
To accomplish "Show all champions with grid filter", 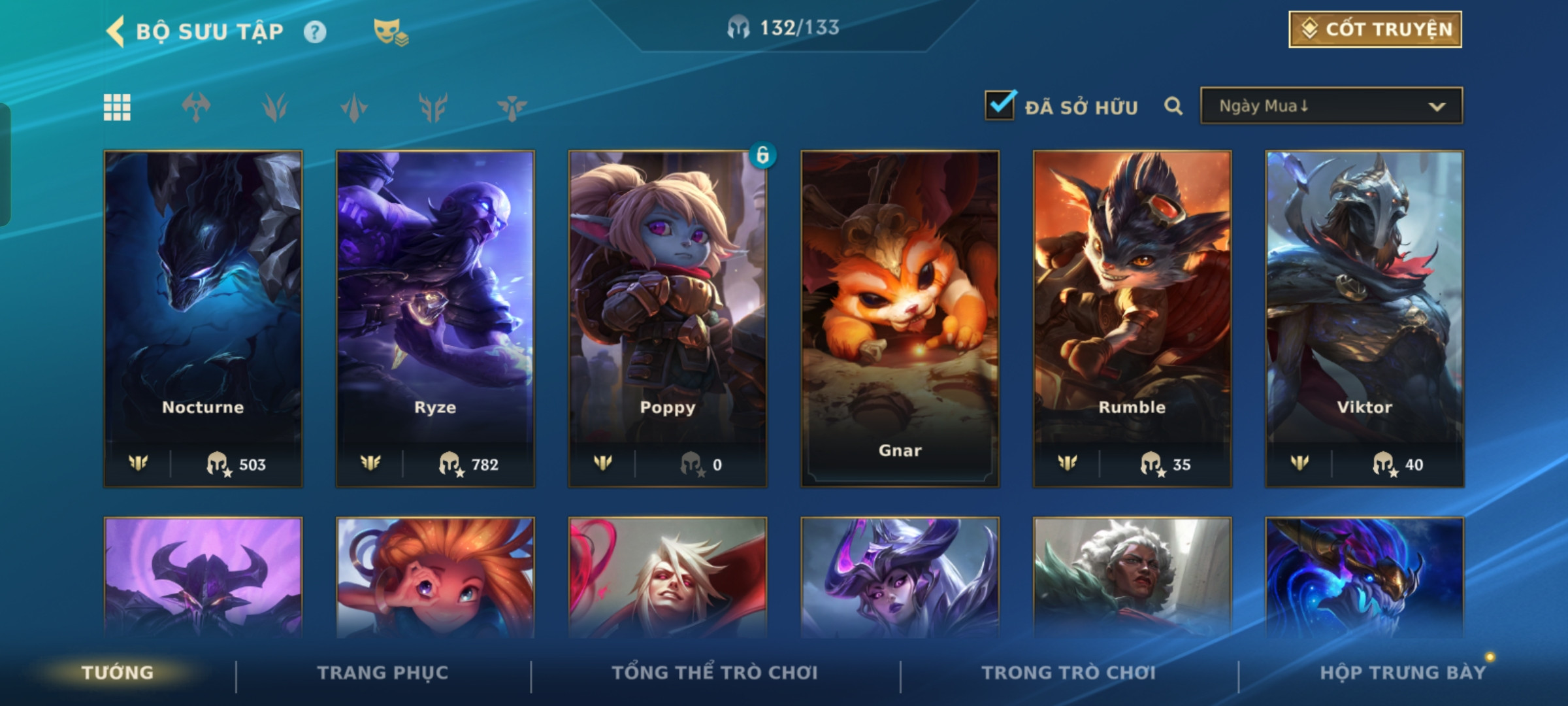I will [118, 107].
